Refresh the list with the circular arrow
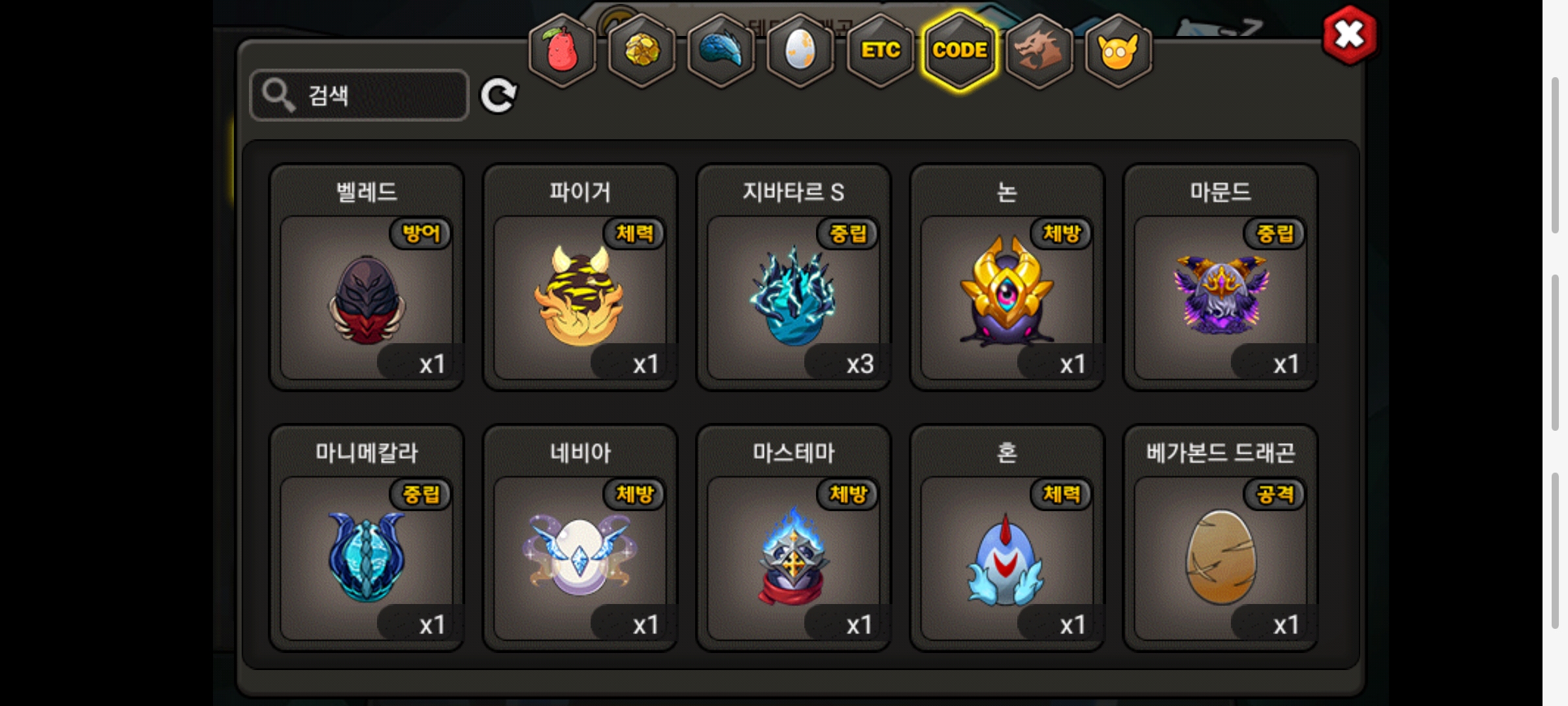1568x706 pixels. click(x=498, y=96)
